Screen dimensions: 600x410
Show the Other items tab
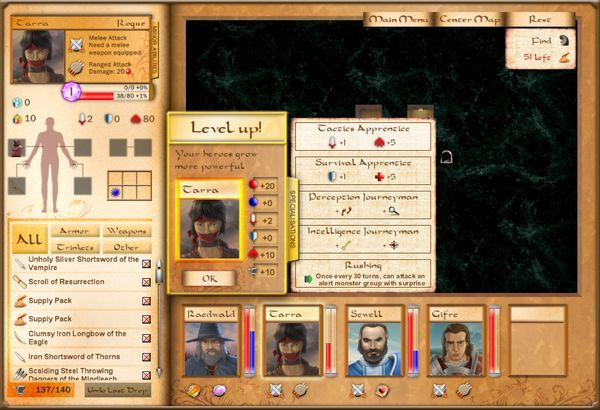126,247
